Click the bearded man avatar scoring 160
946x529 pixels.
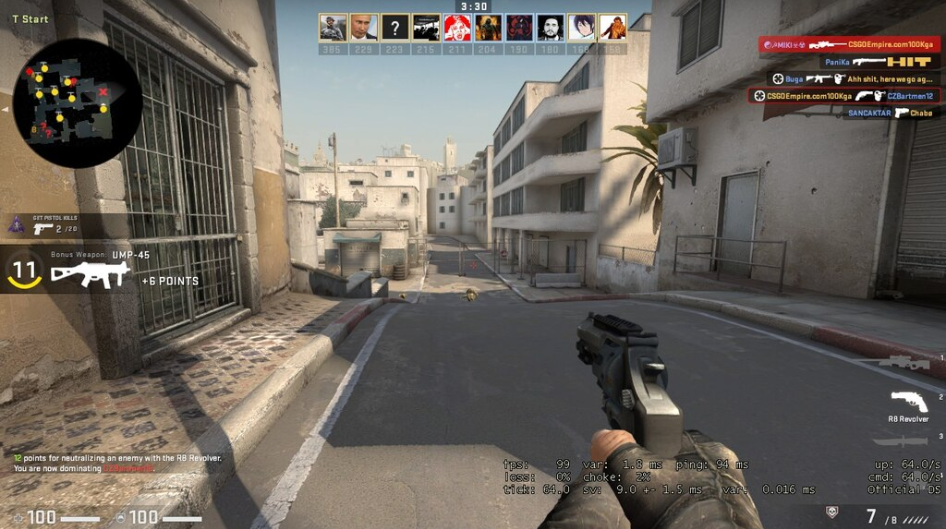click(x=550, y=27)
